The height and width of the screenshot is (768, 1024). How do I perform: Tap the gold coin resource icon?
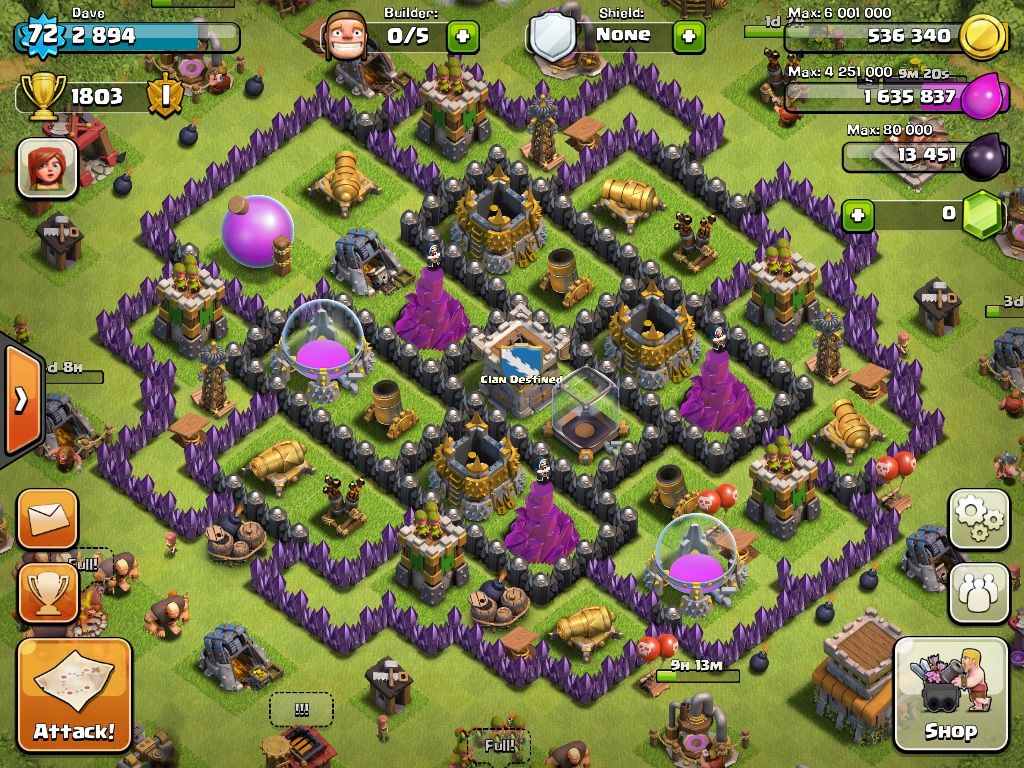point(981,37)
